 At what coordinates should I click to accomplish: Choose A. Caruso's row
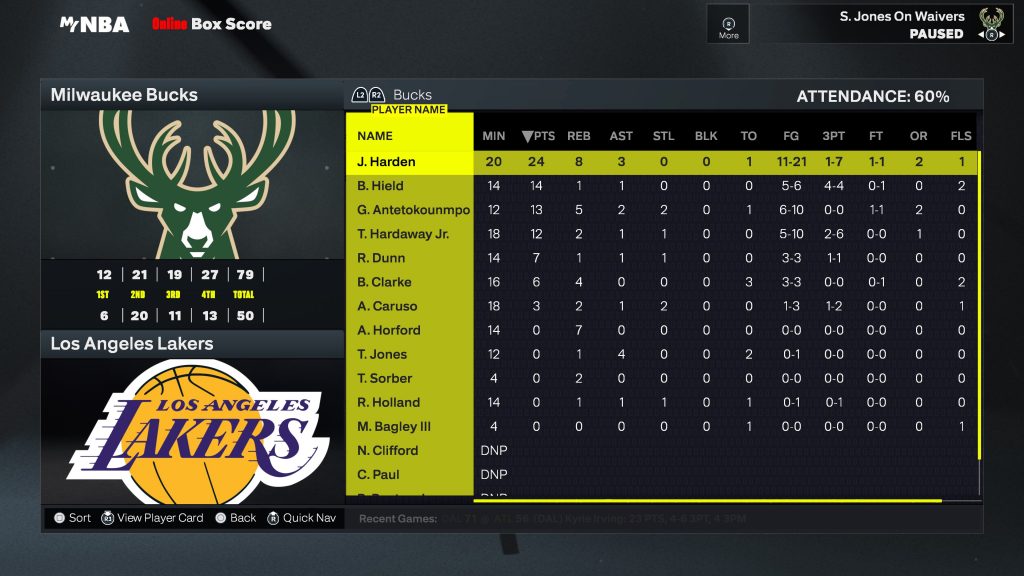tap(387, 306)
